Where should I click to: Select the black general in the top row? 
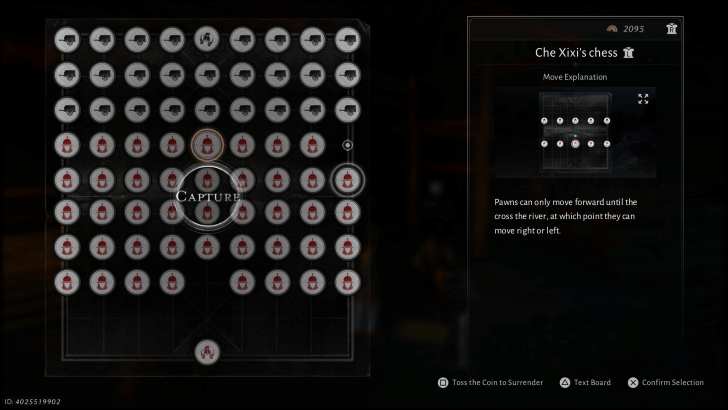pyautogui.click(x=207, y=40)
